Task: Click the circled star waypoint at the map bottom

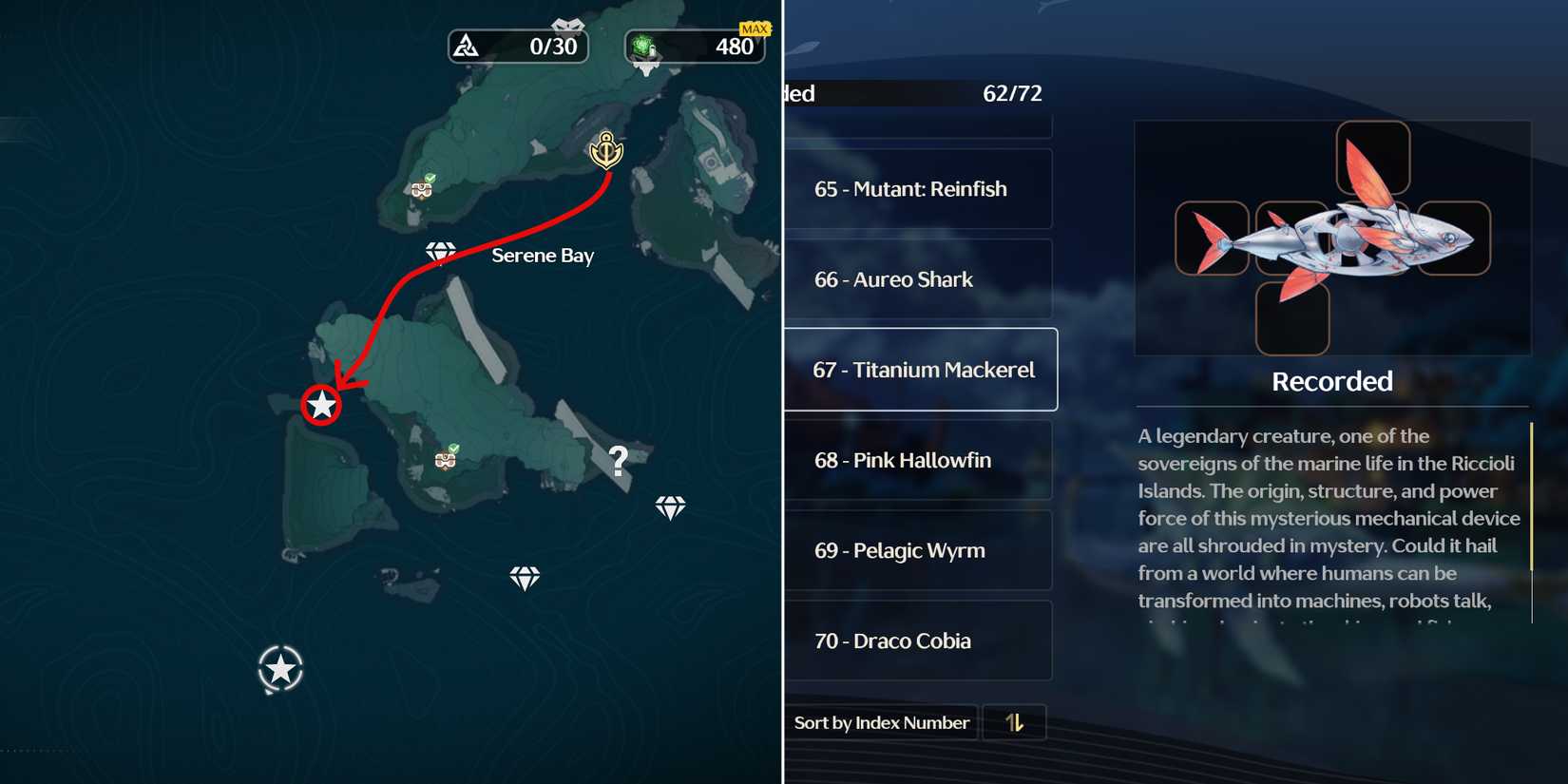Action: pyautogui.click(x=279, y=669)
